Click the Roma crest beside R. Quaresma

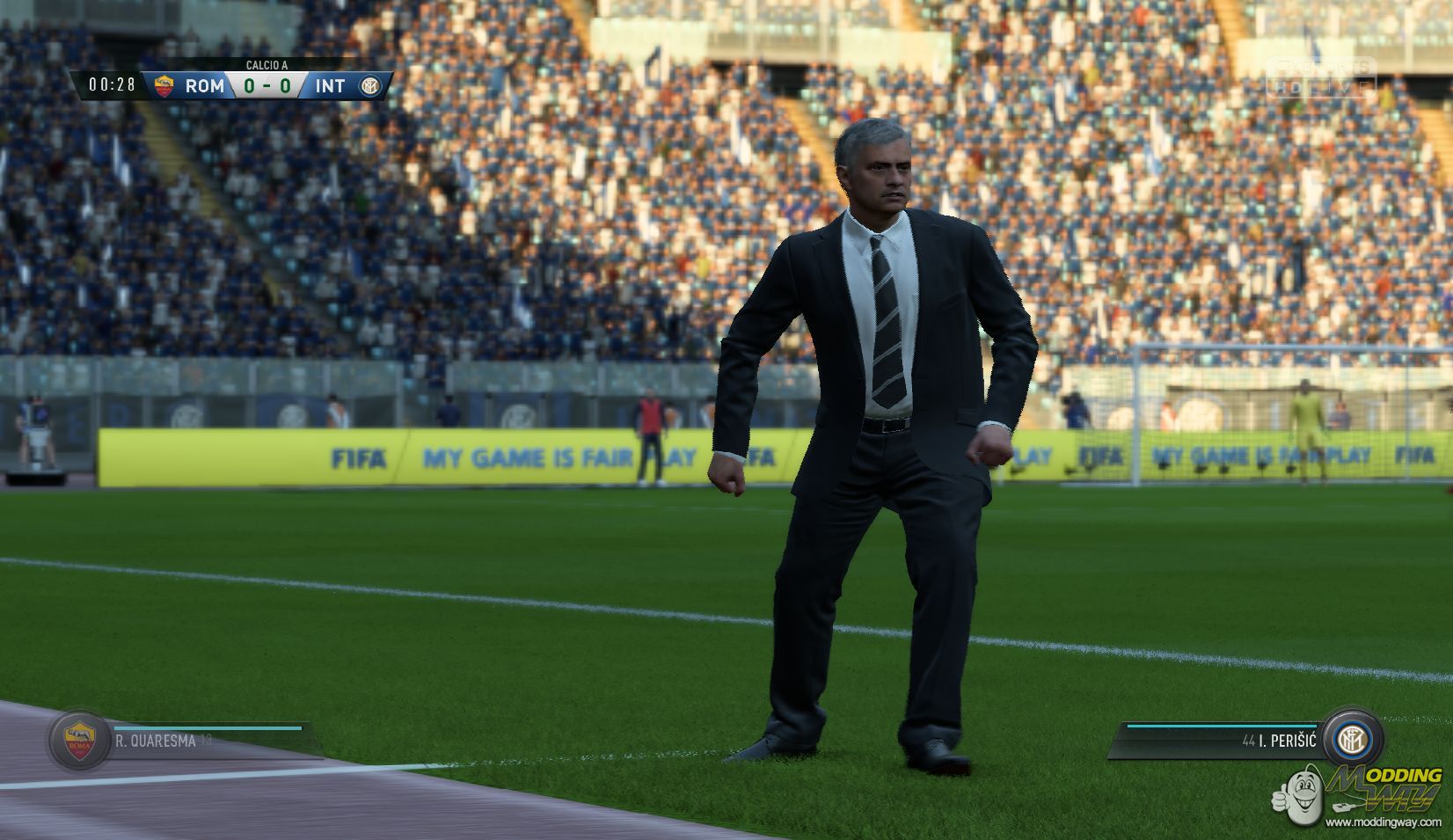[x=80, y=740]
